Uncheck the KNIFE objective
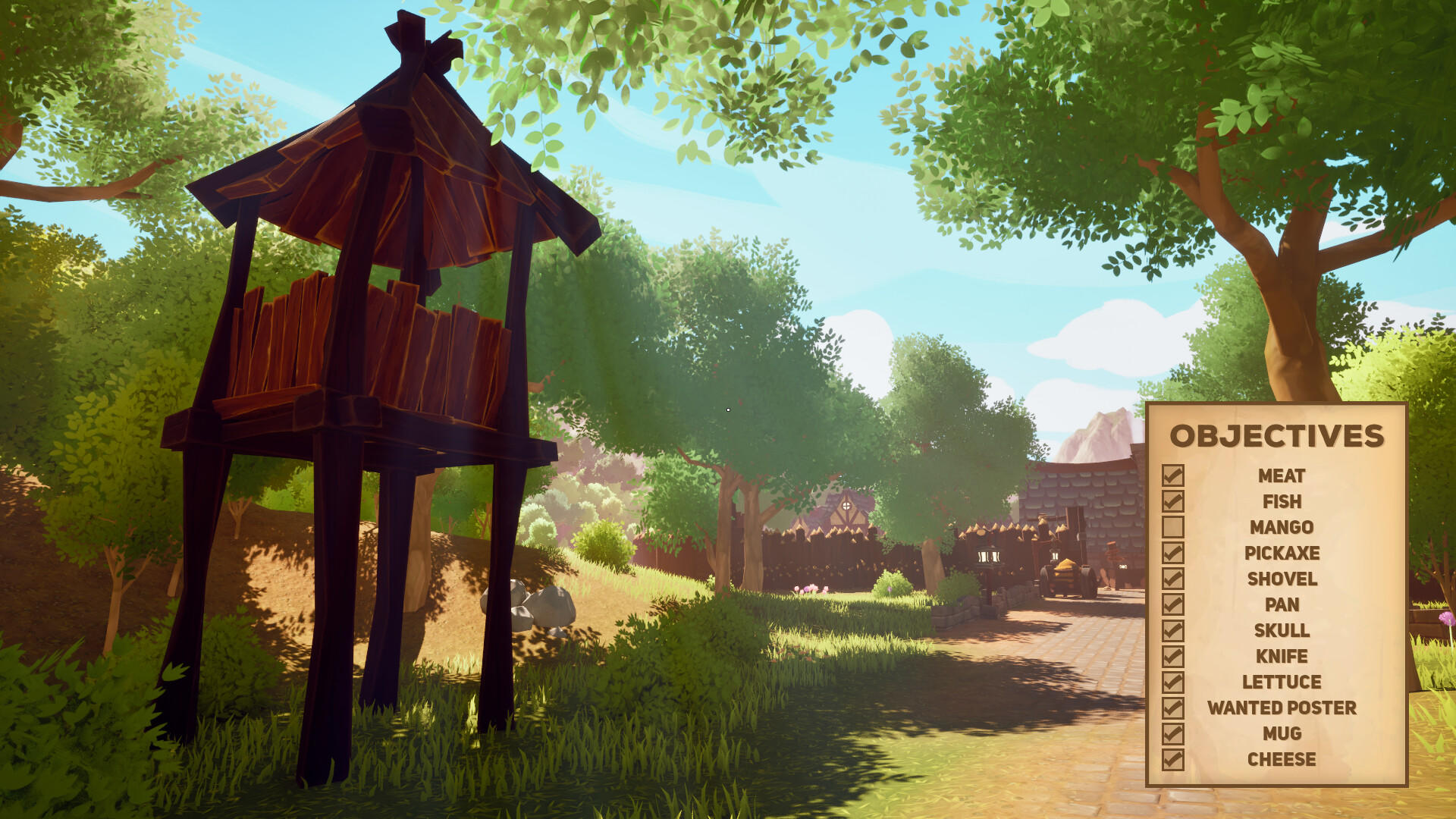Image resolution: width=1456 pixels, height=819 pixels. pyautogui.click(x=1174, y=656)
